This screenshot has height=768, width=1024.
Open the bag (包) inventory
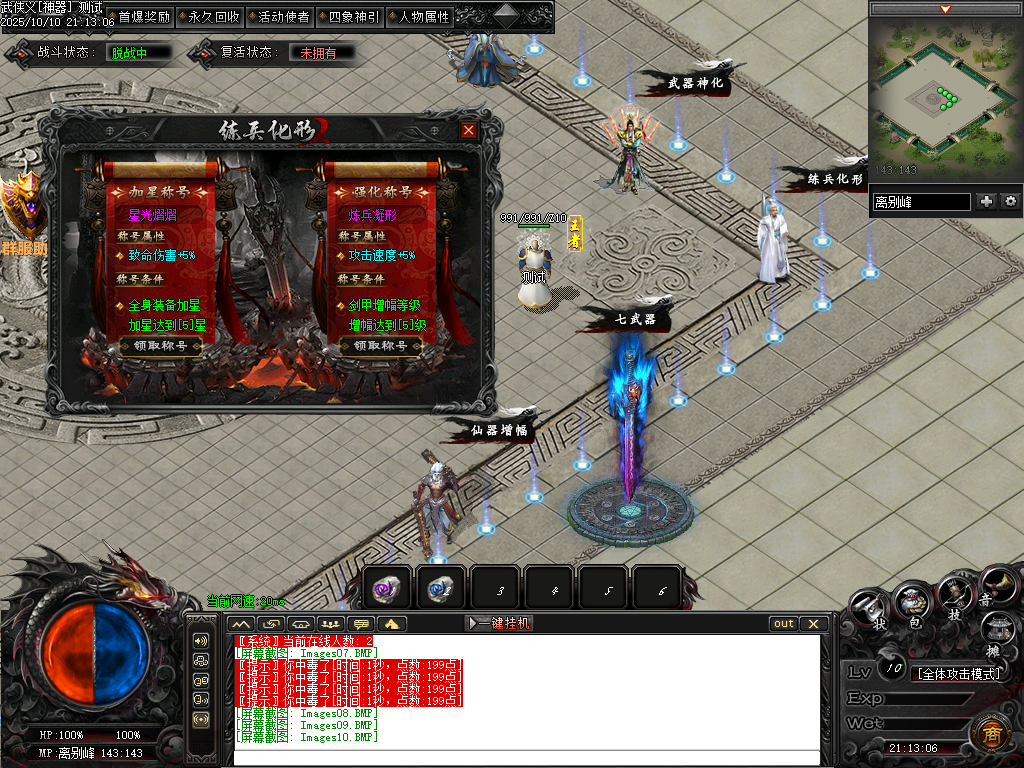pos(914,603)
